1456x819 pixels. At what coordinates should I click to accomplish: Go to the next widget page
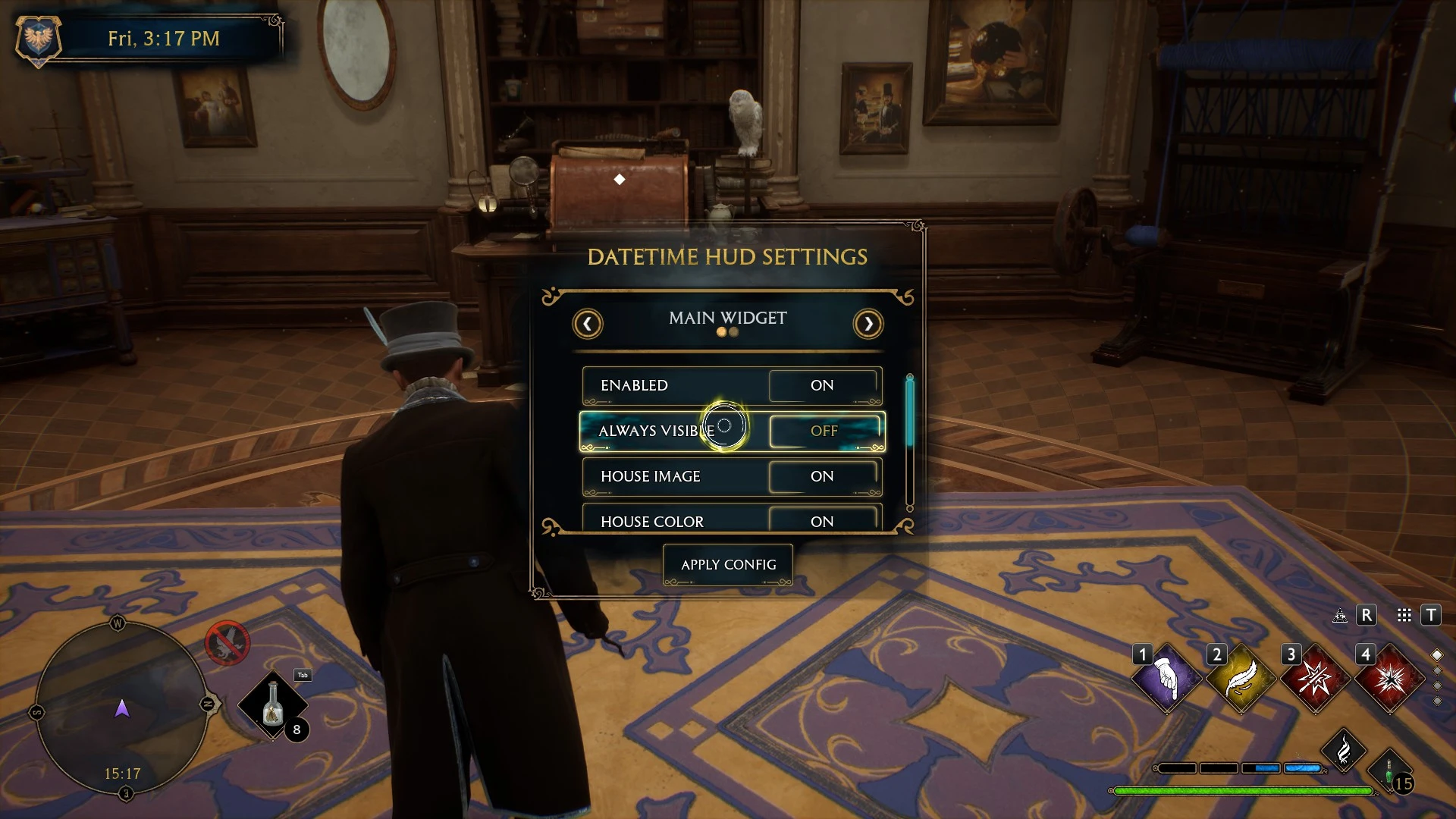pyautogui.click(x=868, y=325)
